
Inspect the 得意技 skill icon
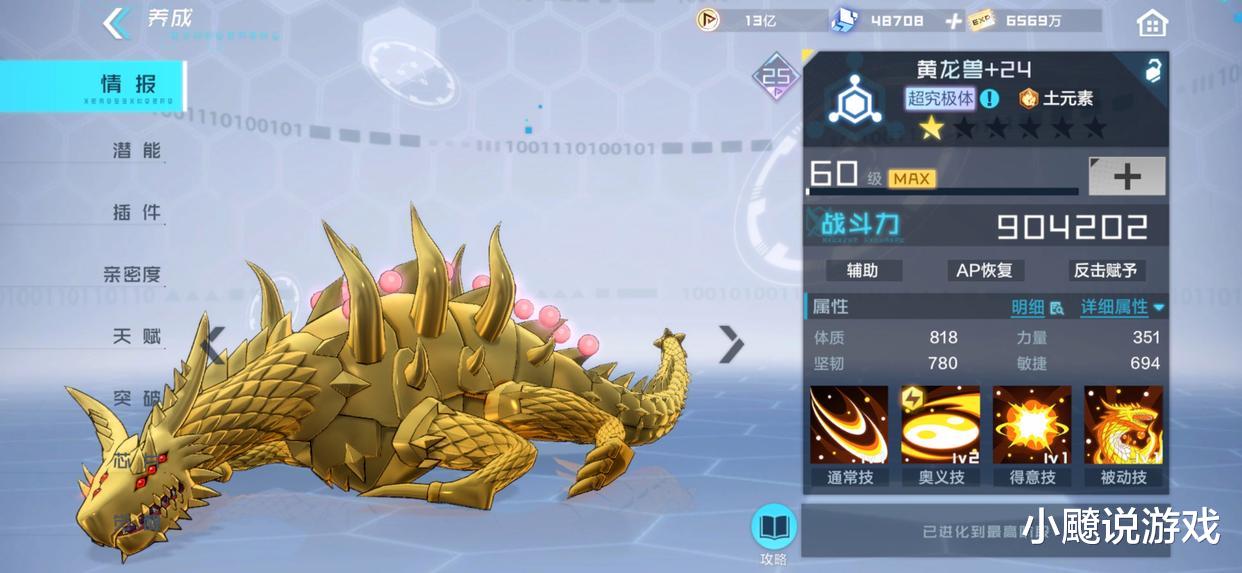[1032, 425]
